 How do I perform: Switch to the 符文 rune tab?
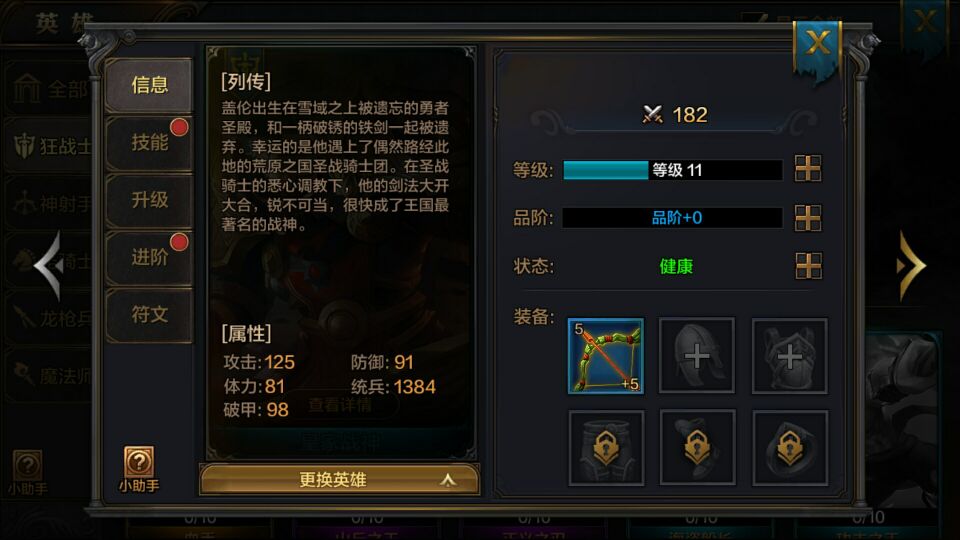(149, 314)
